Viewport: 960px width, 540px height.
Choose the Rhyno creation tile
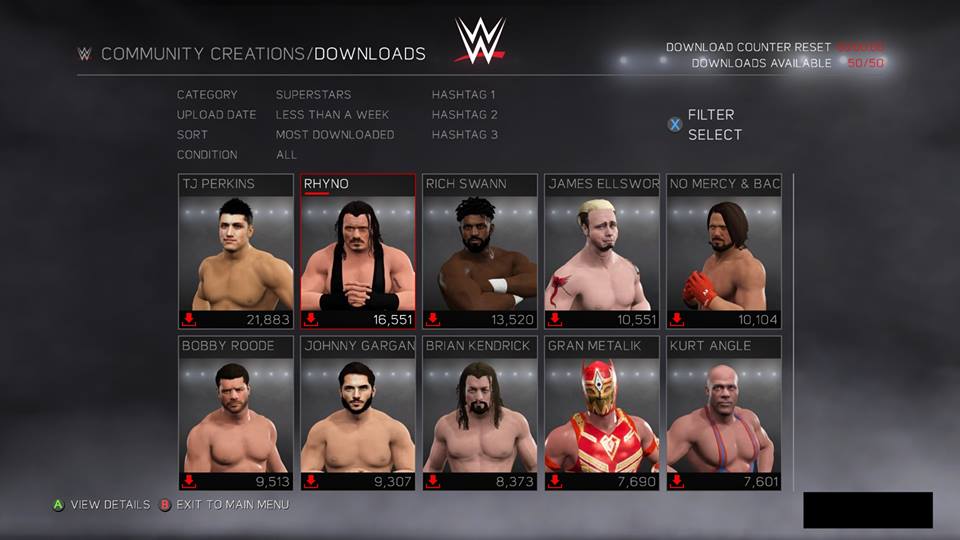358,252
